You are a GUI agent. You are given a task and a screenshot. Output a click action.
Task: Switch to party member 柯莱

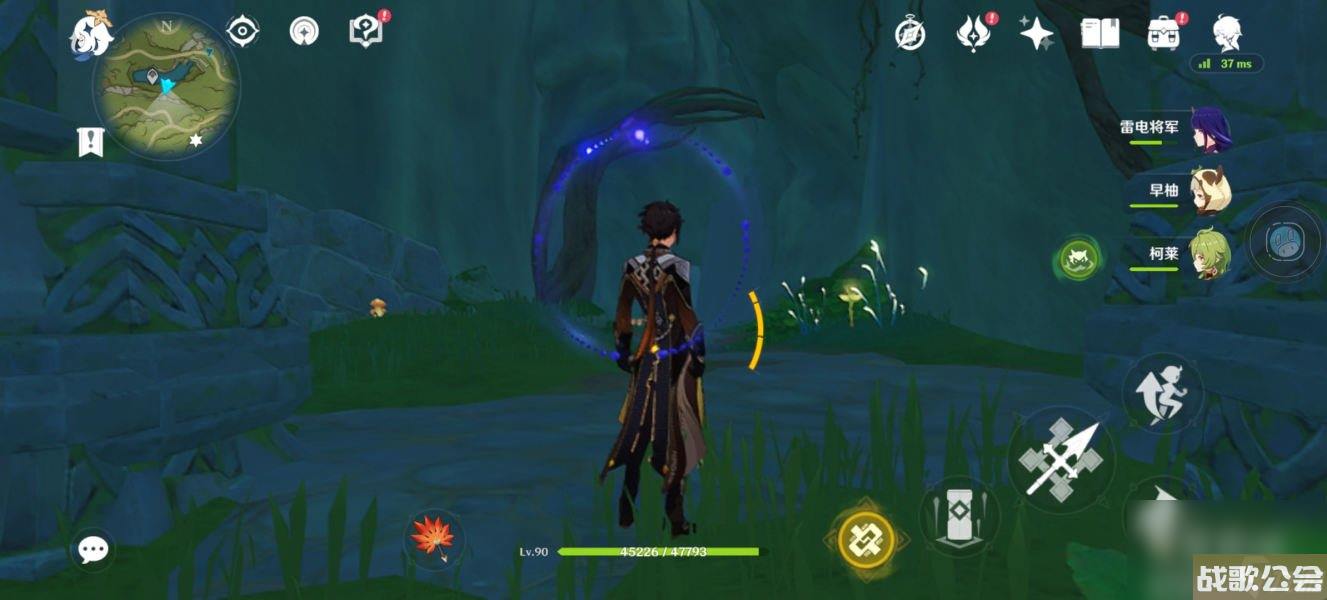(1211, 255)
